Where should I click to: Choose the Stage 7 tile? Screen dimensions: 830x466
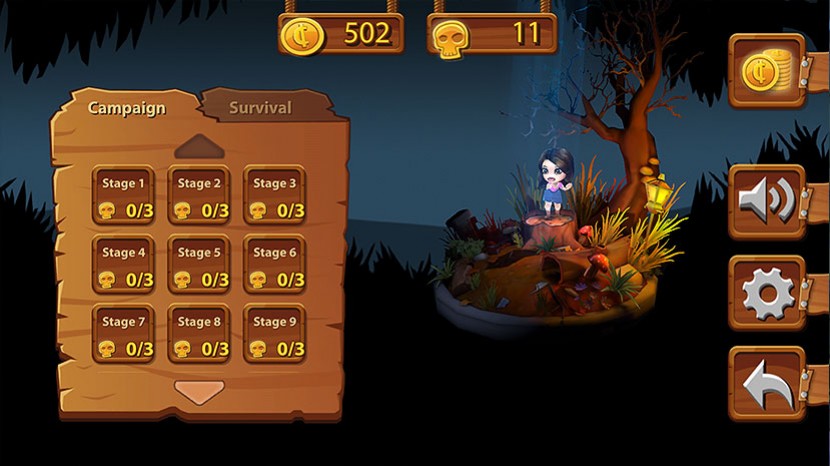point(124,334)
